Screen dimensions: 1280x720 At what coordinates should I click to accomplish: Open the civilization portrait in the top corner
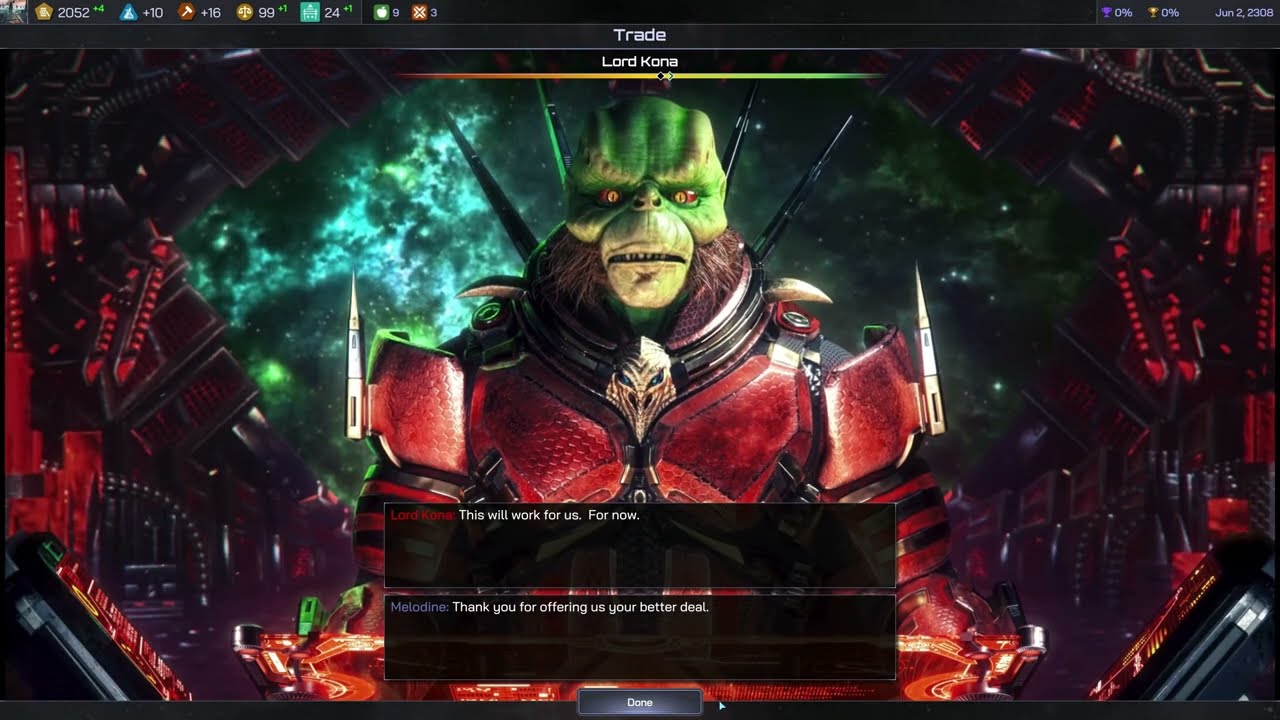pos(13,12)
